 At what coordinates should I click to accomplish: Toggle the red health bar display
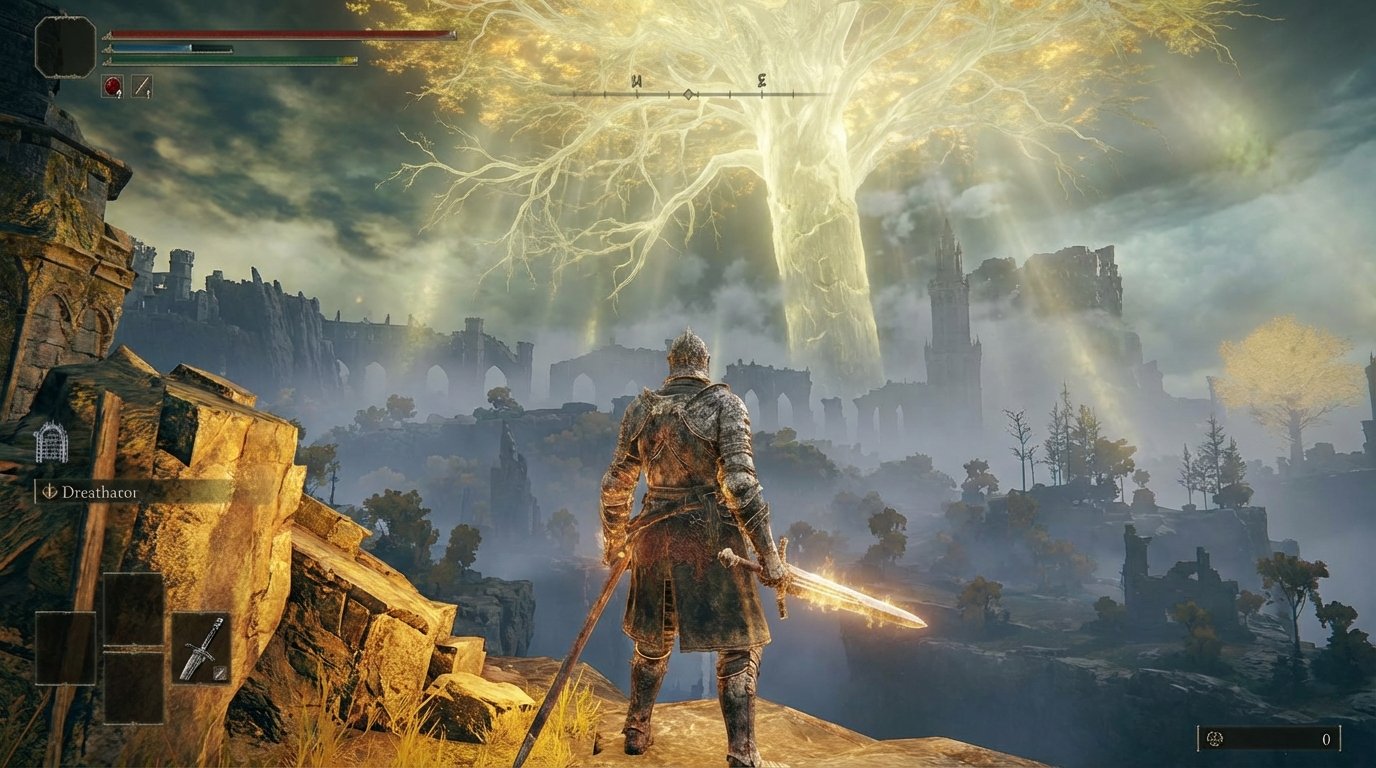280,33
